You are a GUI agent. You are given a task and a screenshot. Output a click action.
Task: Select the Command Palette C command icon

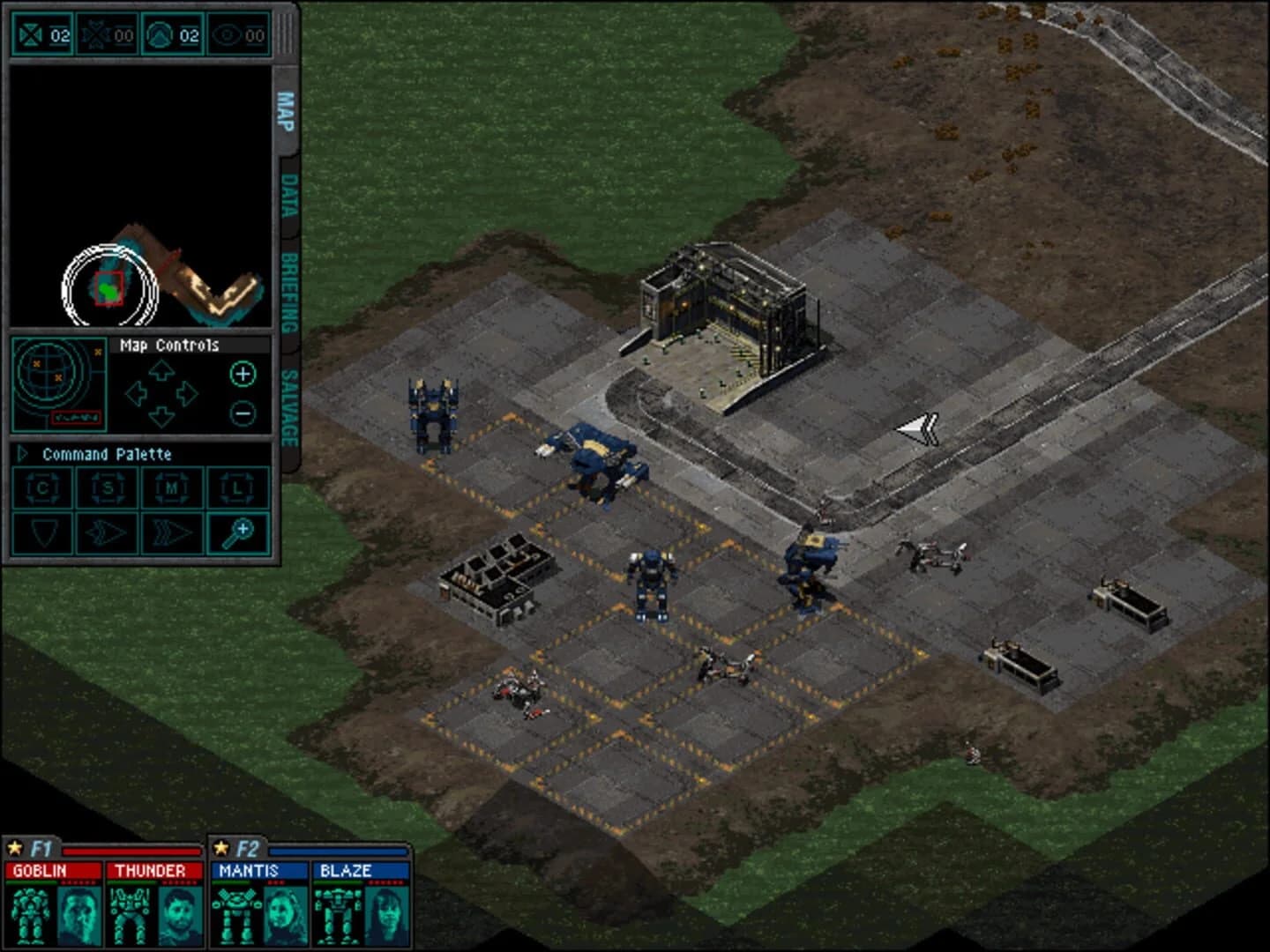[x=43, y=488]
